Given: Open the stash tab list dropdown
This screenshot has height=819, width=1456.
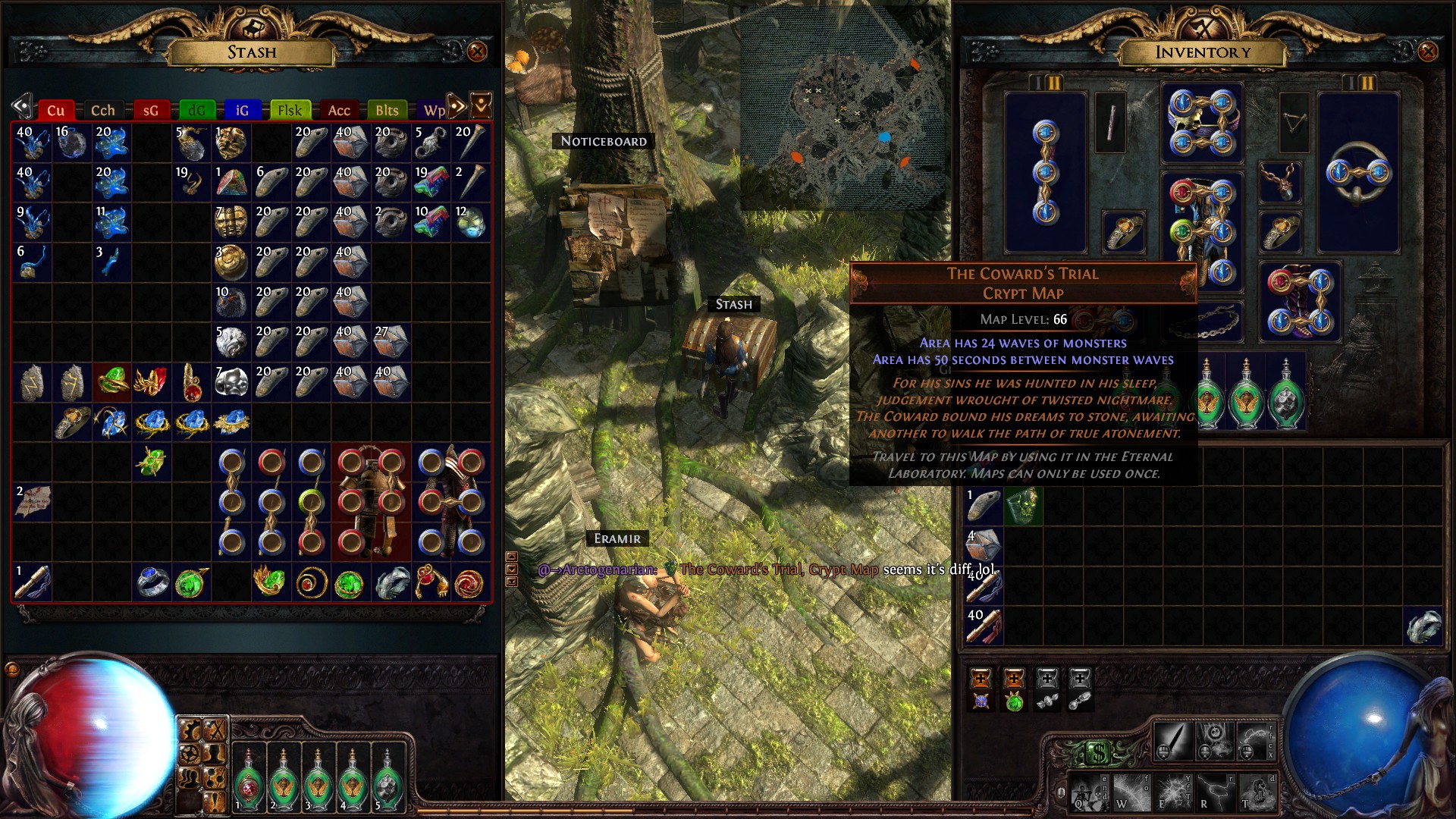Looking at the screenshot, I should pos(481,105).
